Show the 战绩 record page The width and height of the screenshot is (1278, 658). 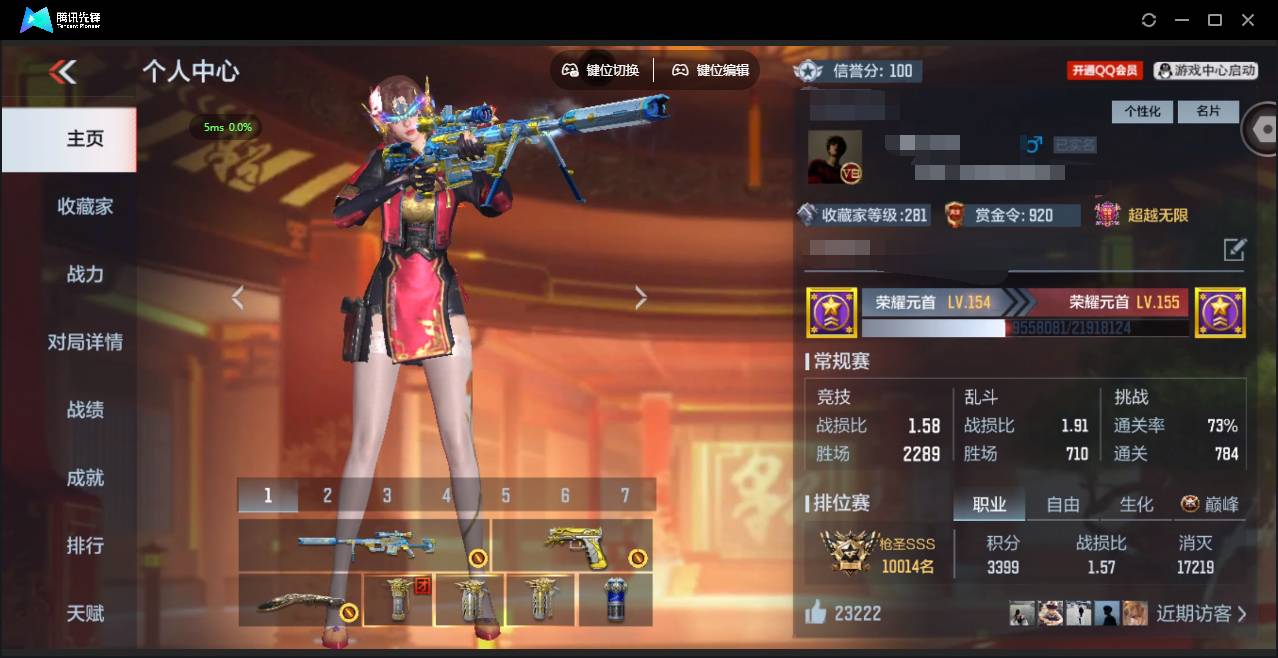85,410
